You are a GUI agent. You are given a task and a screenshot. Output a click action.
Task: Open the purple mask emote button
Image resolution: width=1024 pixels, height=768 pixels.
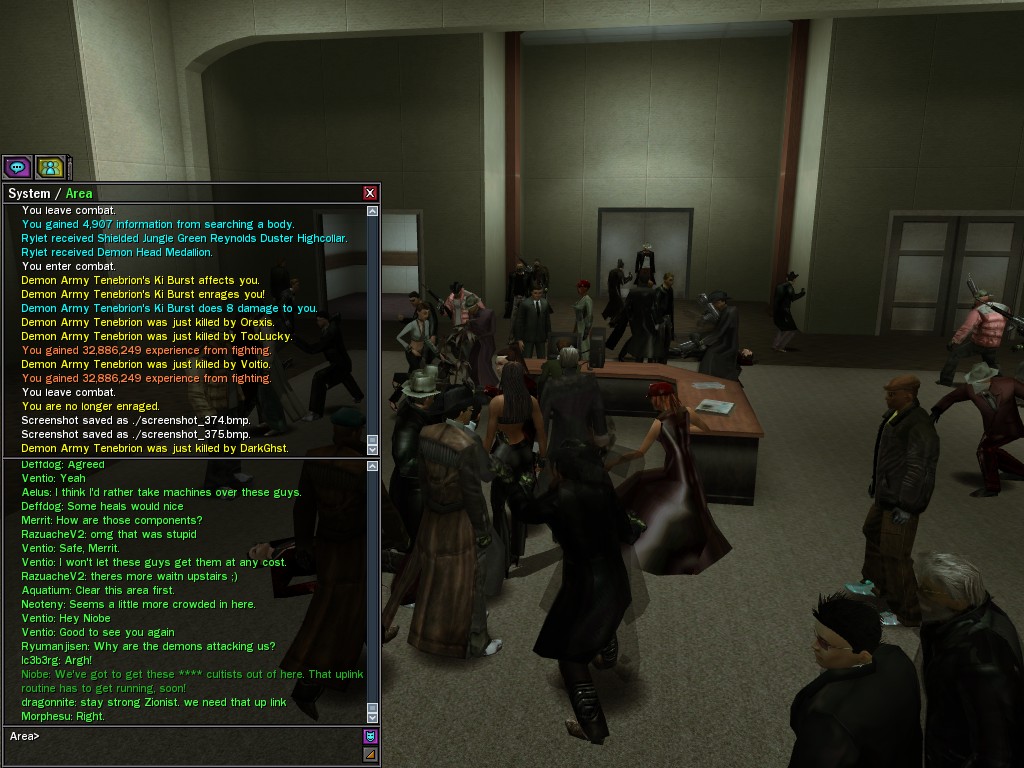[370, 737]
